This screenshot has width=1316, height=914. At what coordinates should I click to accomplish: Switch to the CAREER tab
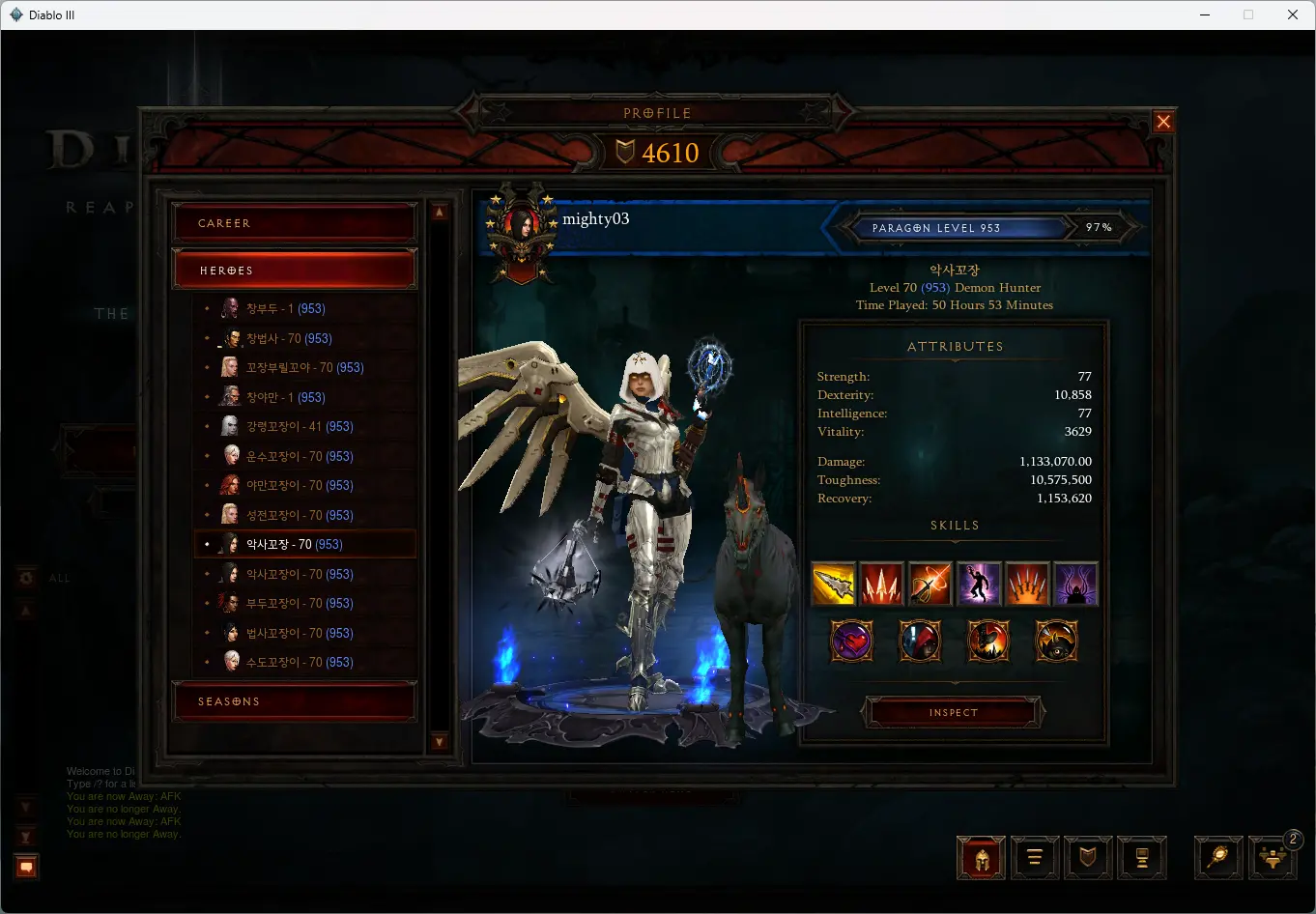point(295,222)
